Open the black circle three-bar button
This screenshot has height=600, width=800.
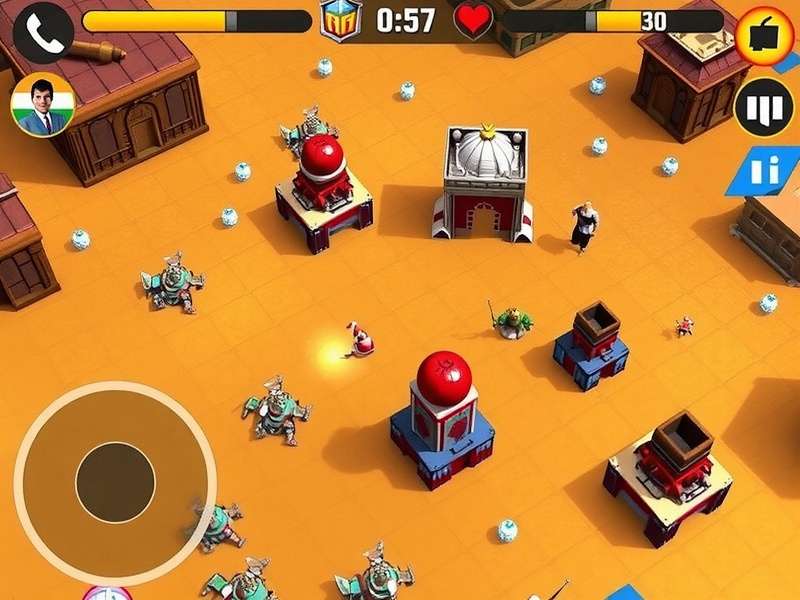[x=764, y=107]
